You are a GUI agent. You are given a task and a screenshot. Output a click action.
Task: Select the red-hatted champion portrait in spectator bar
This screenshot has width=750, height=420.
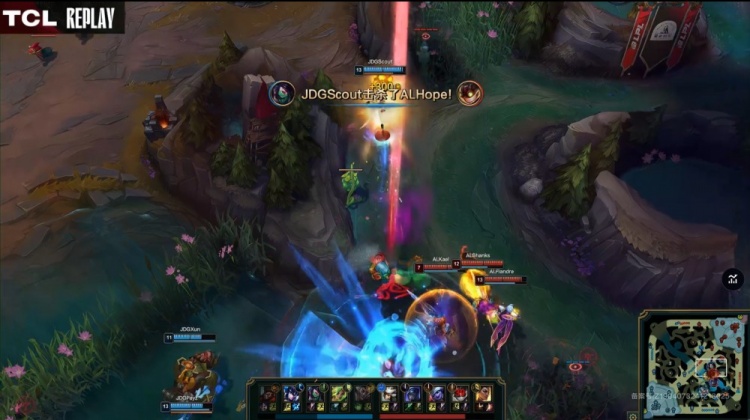pos(460,395)
